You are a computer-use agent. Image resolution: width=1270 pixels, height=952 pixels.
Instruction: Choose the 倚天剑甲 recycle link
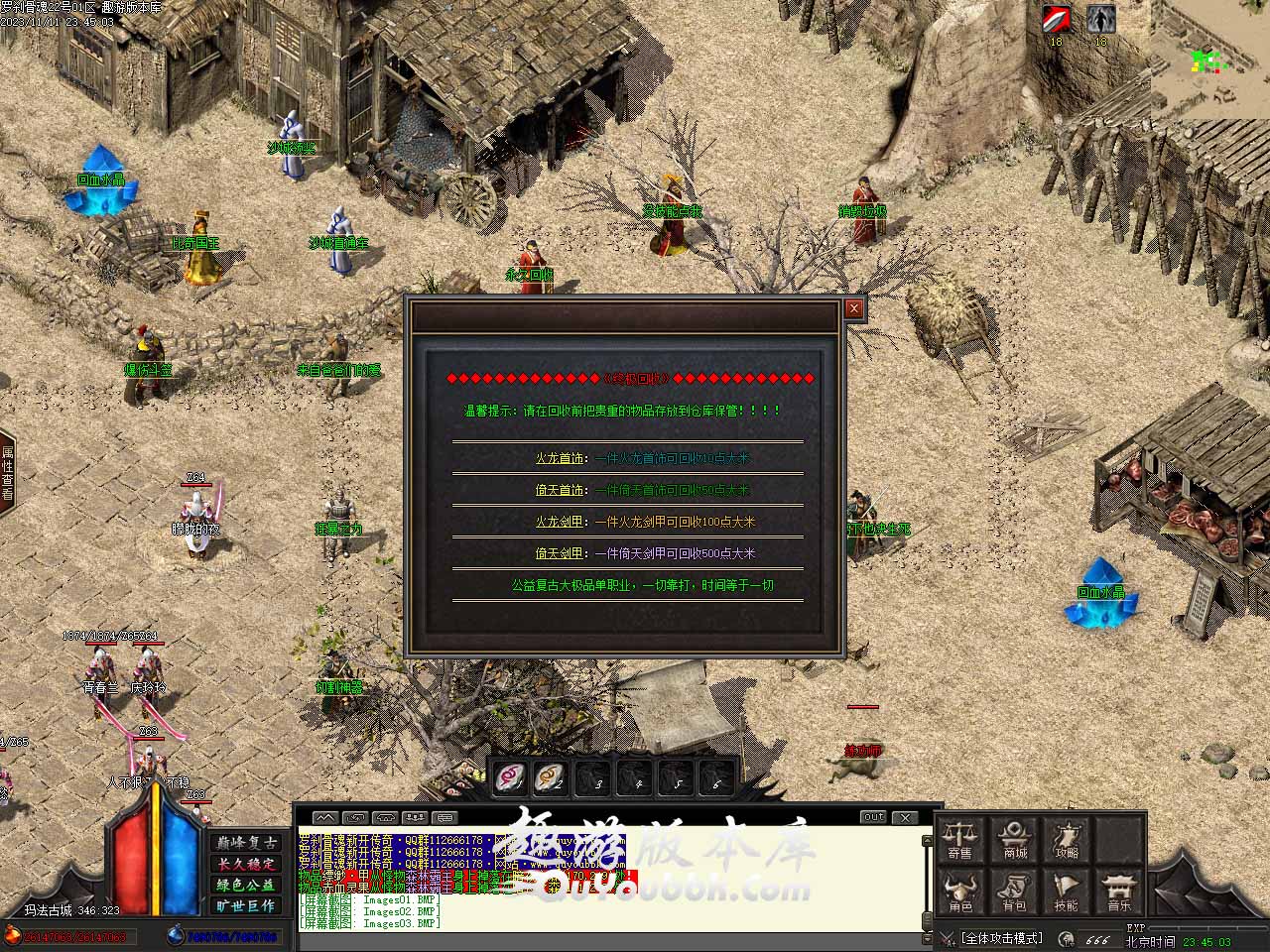pos(561,553)
